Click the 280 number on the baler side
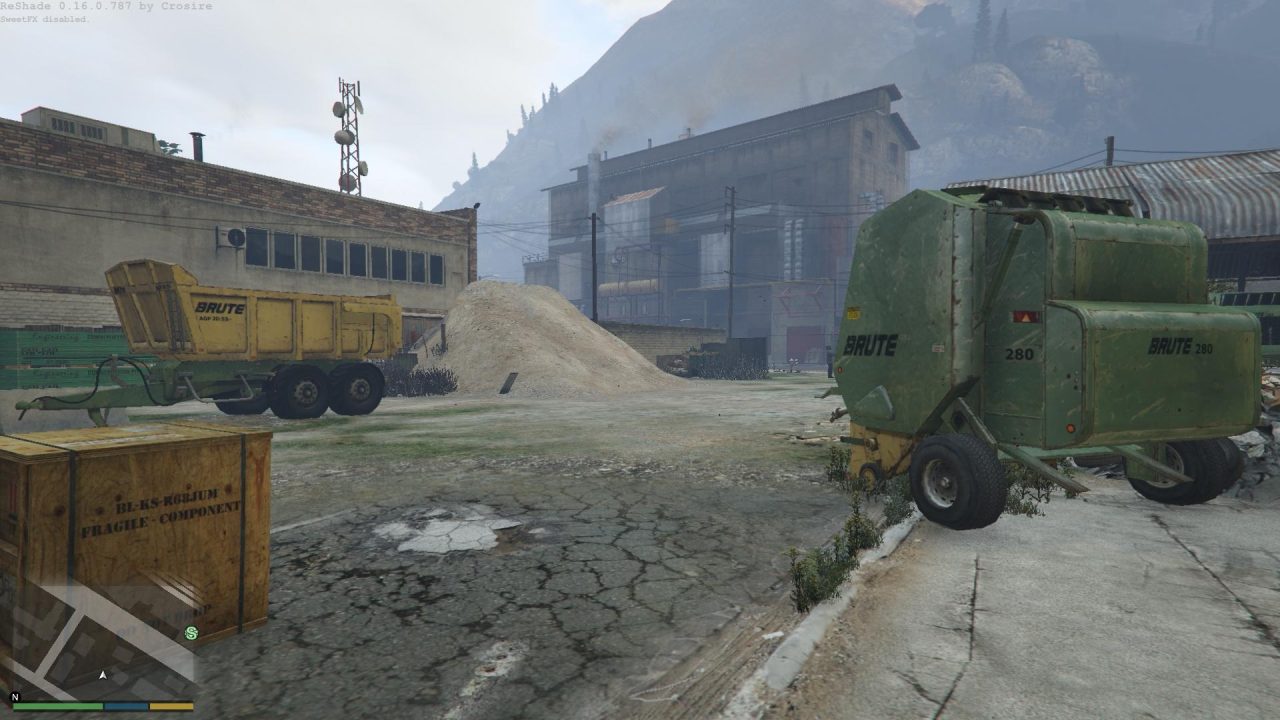 click(1018, 353)
